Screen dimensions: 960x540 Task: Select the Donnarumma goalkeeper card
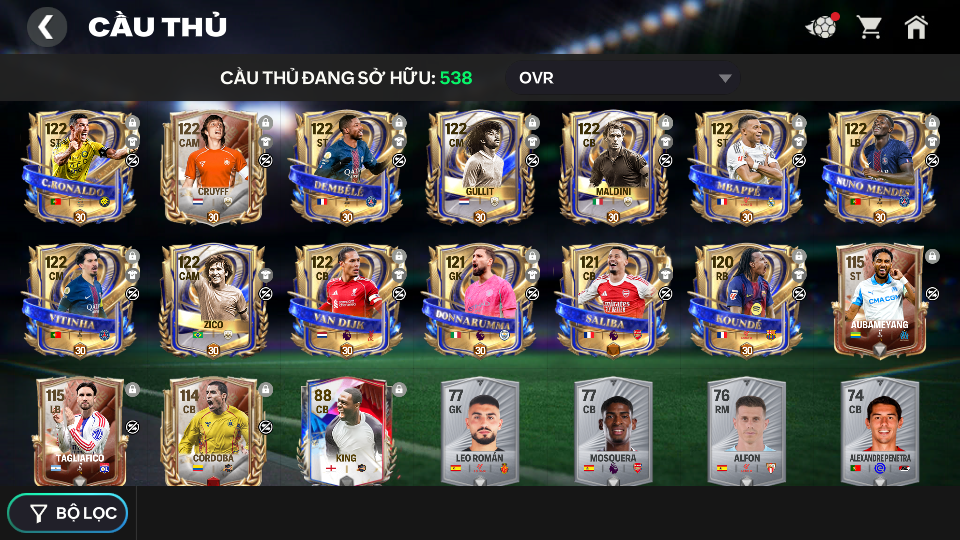[478, 300]
